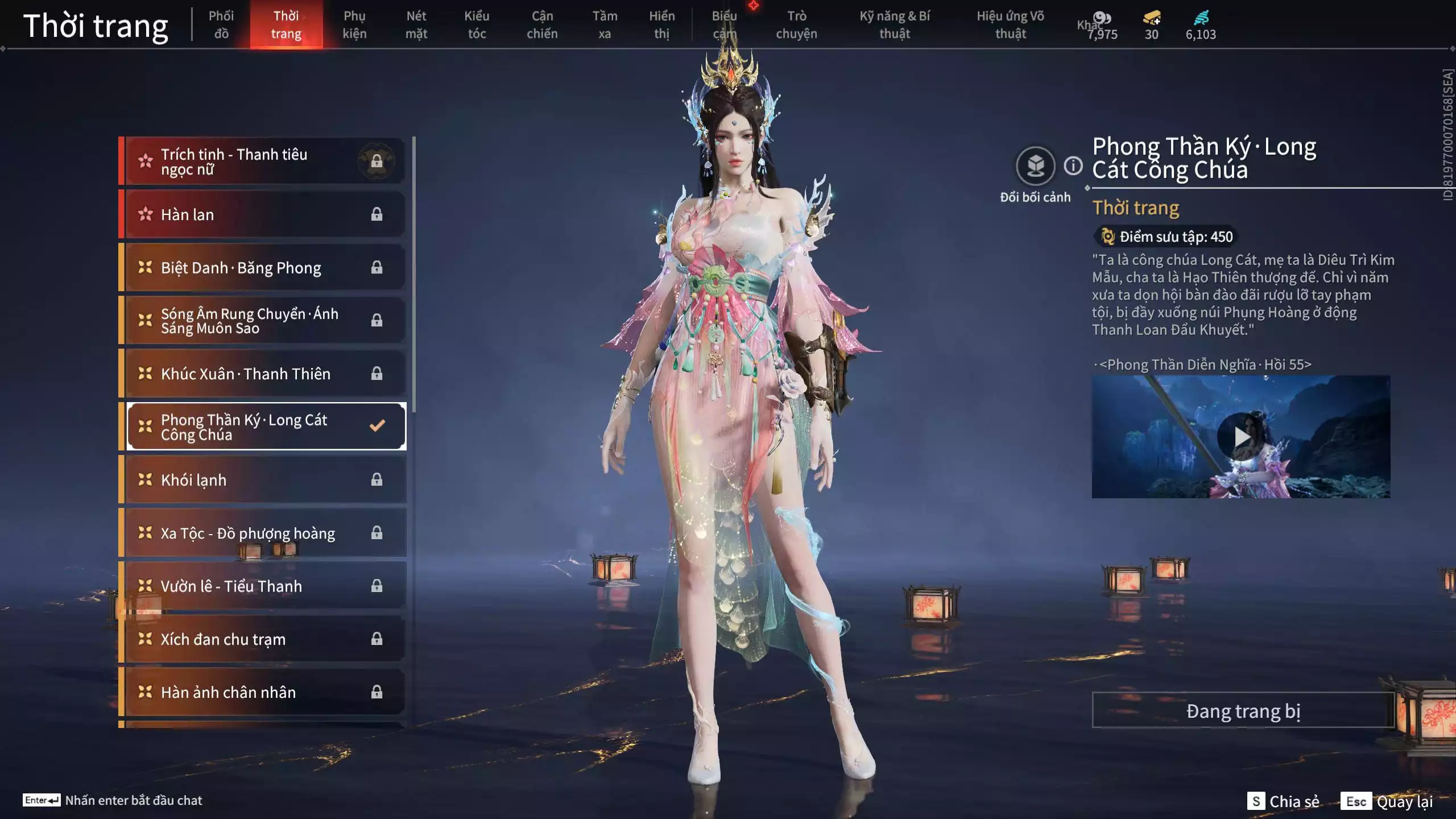The width and height of the screenshot is (1456, 819).
Task: Open the Khác dropdown in top bar
Action: point(1087,25)
